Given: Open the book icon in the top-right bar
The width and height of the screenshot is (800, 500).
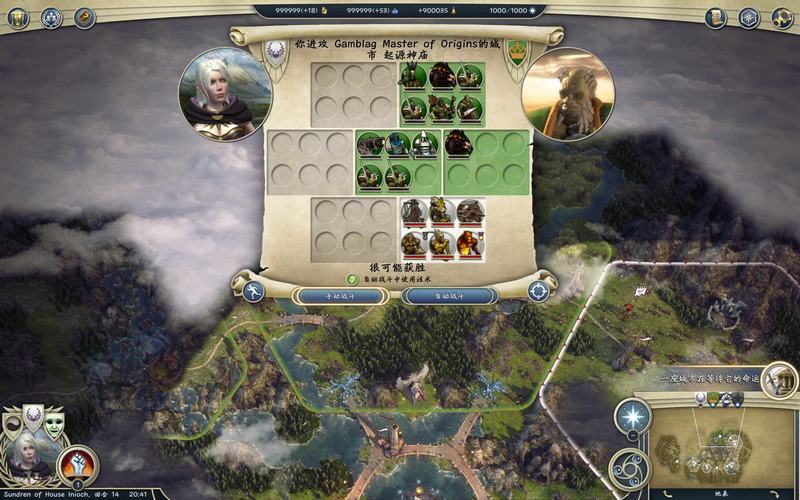Looking at the screenshot, I should pos(716,17).
